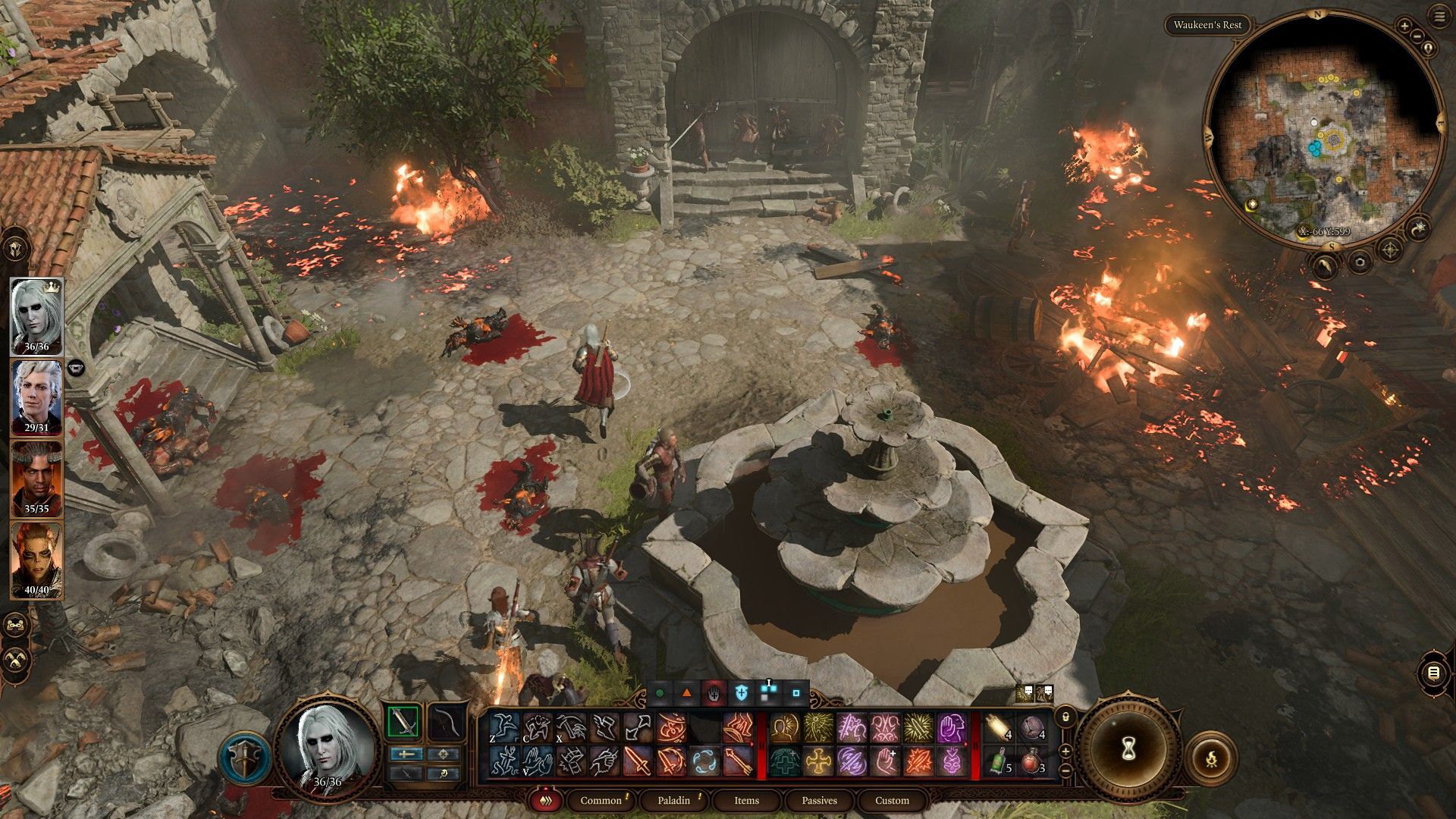
Task: Select the melee sword weapon set
Action: click(403, 721)
